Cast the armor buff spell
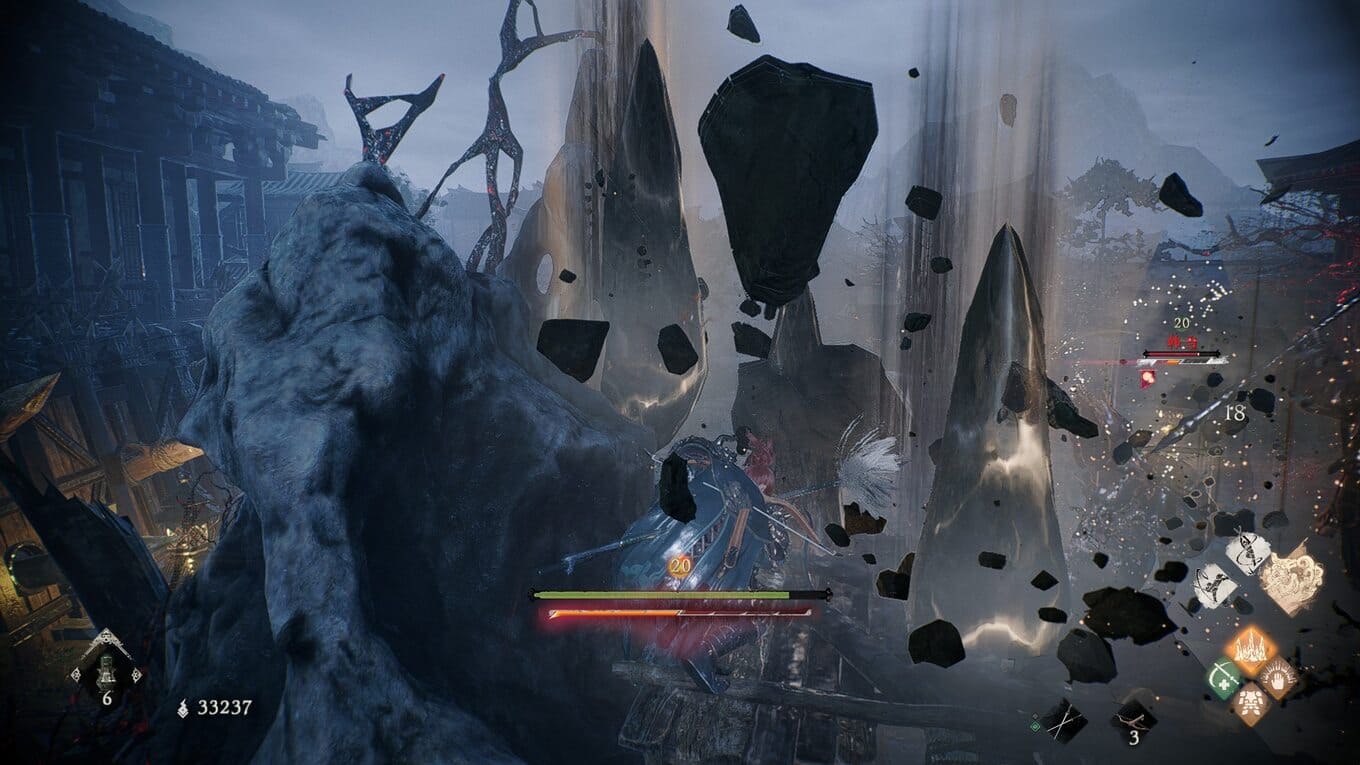This screenshot has height=765, width=1360. 1249,705
